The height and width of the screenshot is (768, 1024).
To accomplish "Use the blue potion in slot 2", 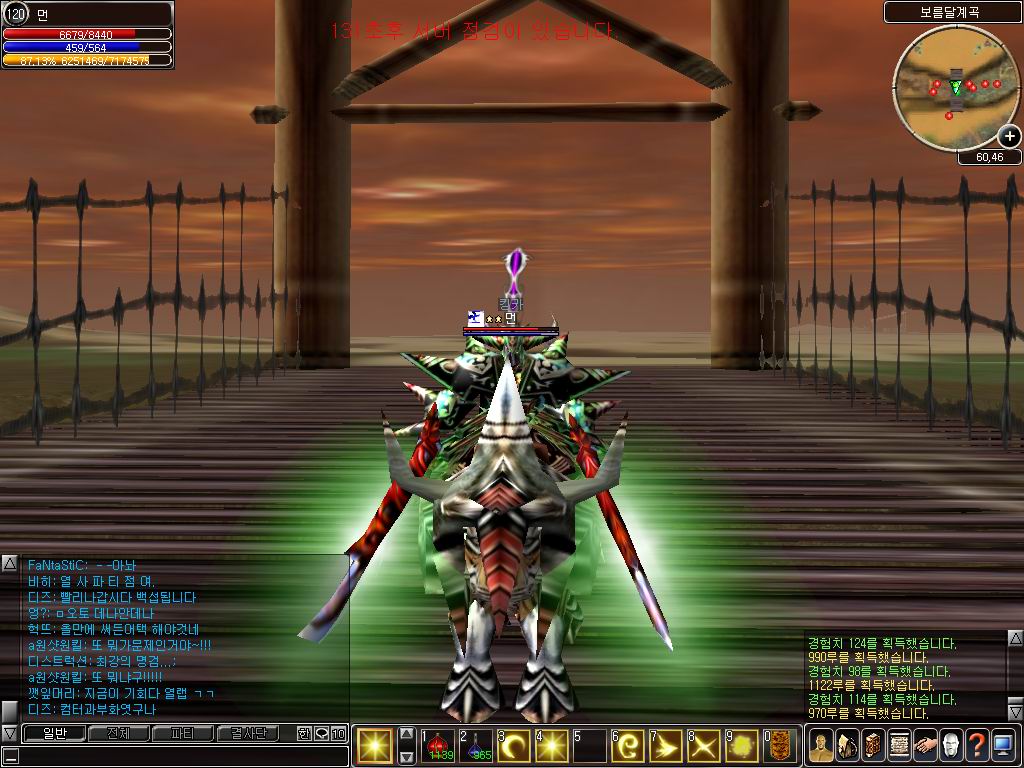I will [x=476, y=746].
